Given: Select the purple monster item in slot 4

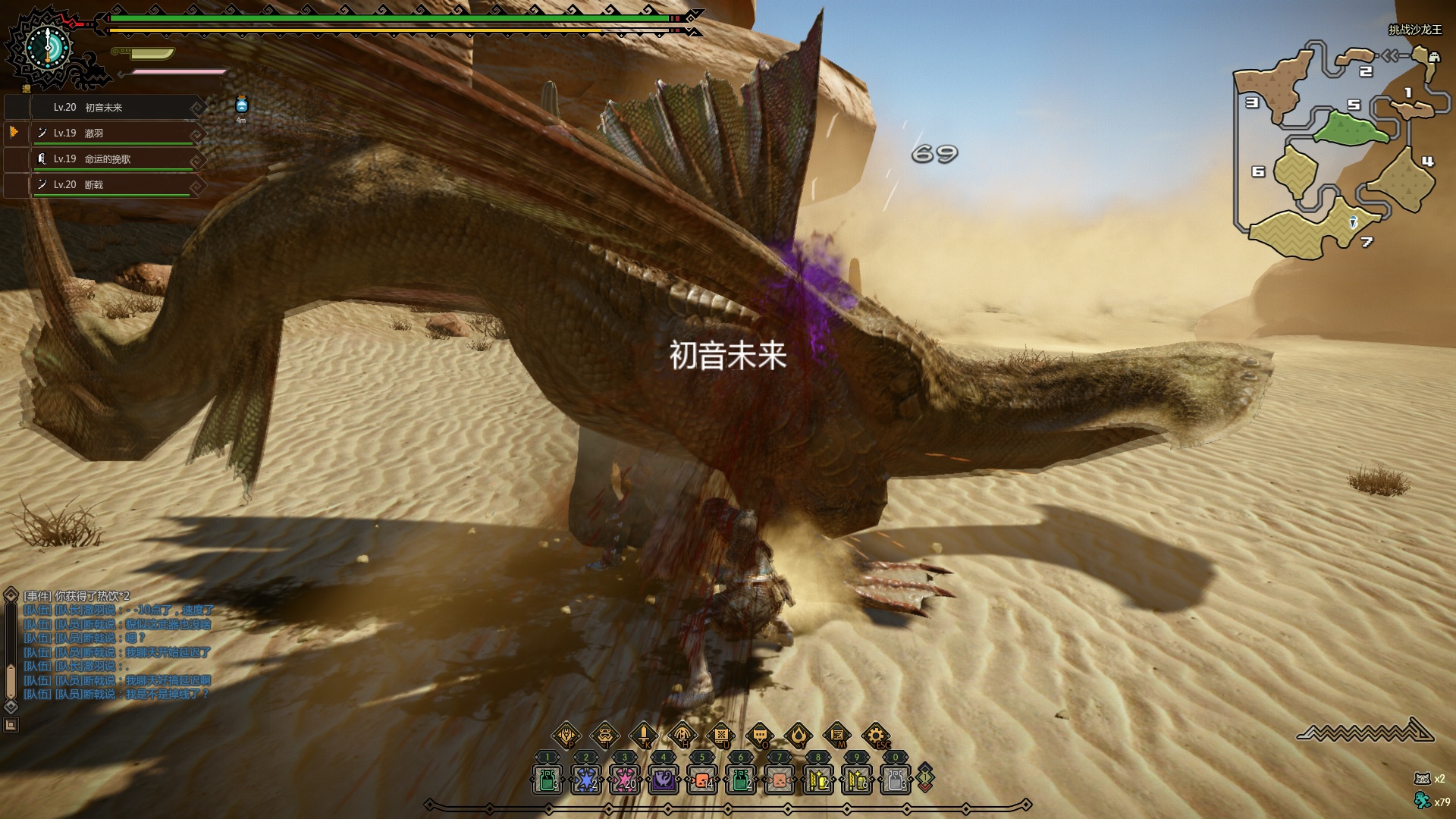Looking at the screenshot, I should click(x=664, y=780).
